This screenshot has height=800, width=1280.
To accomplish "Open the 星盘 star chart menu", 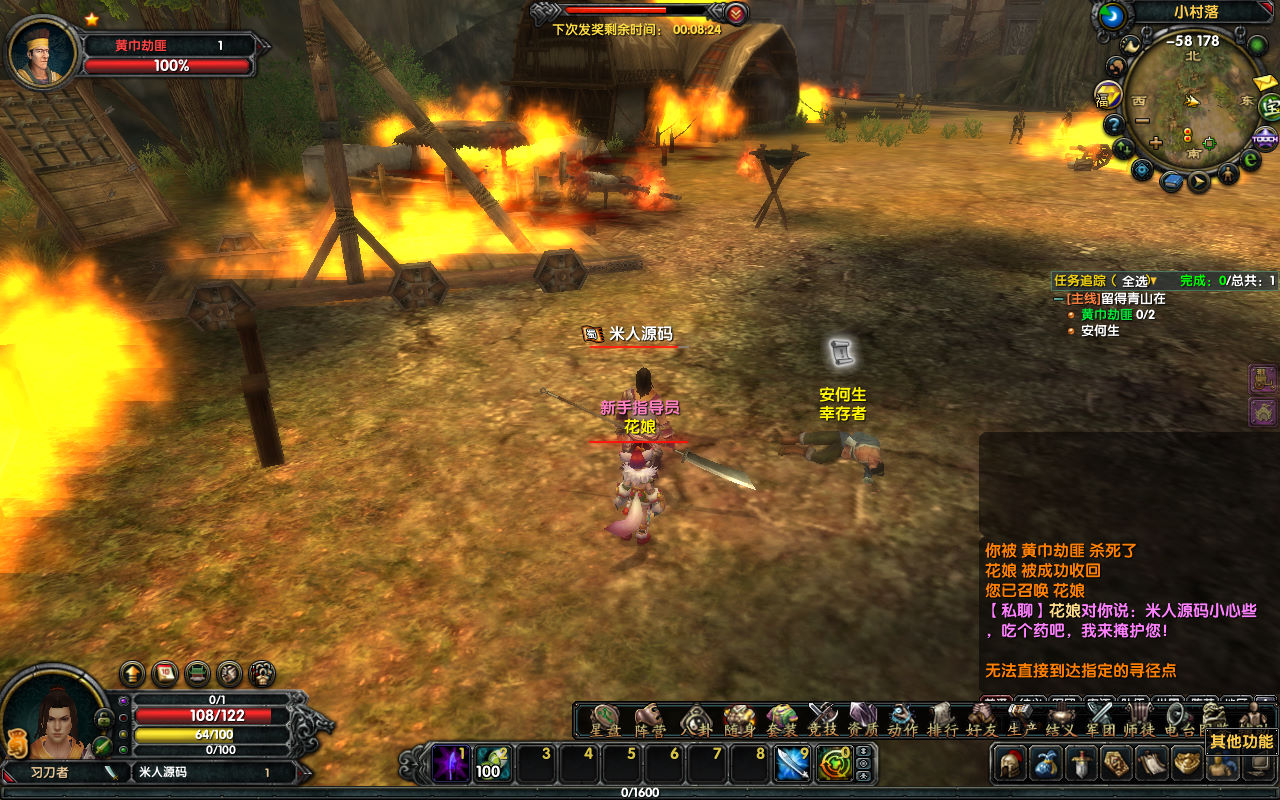I will [x=605, y=720].
